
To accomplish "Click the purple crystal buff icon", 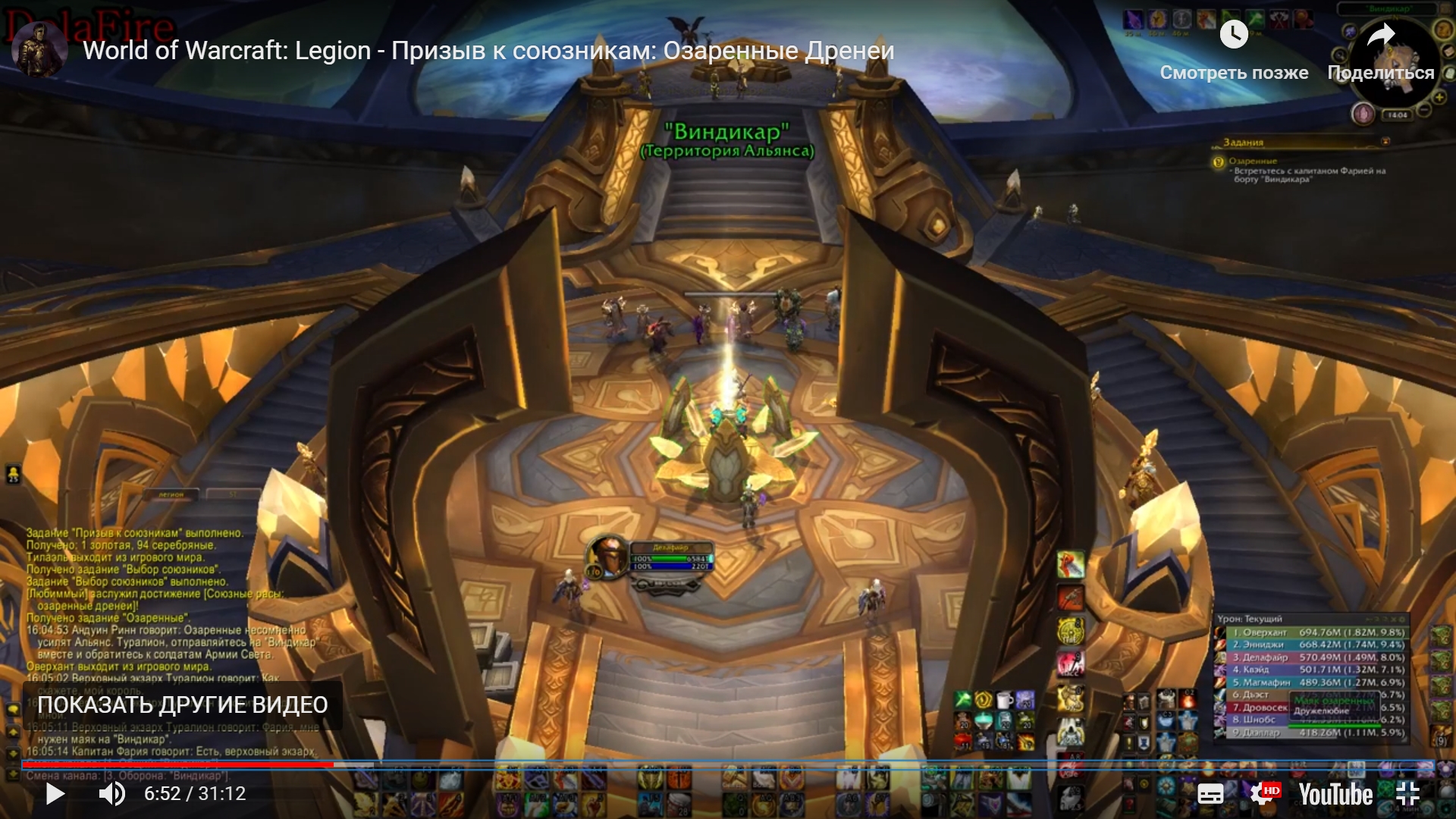I will [x=1134, y=20].
